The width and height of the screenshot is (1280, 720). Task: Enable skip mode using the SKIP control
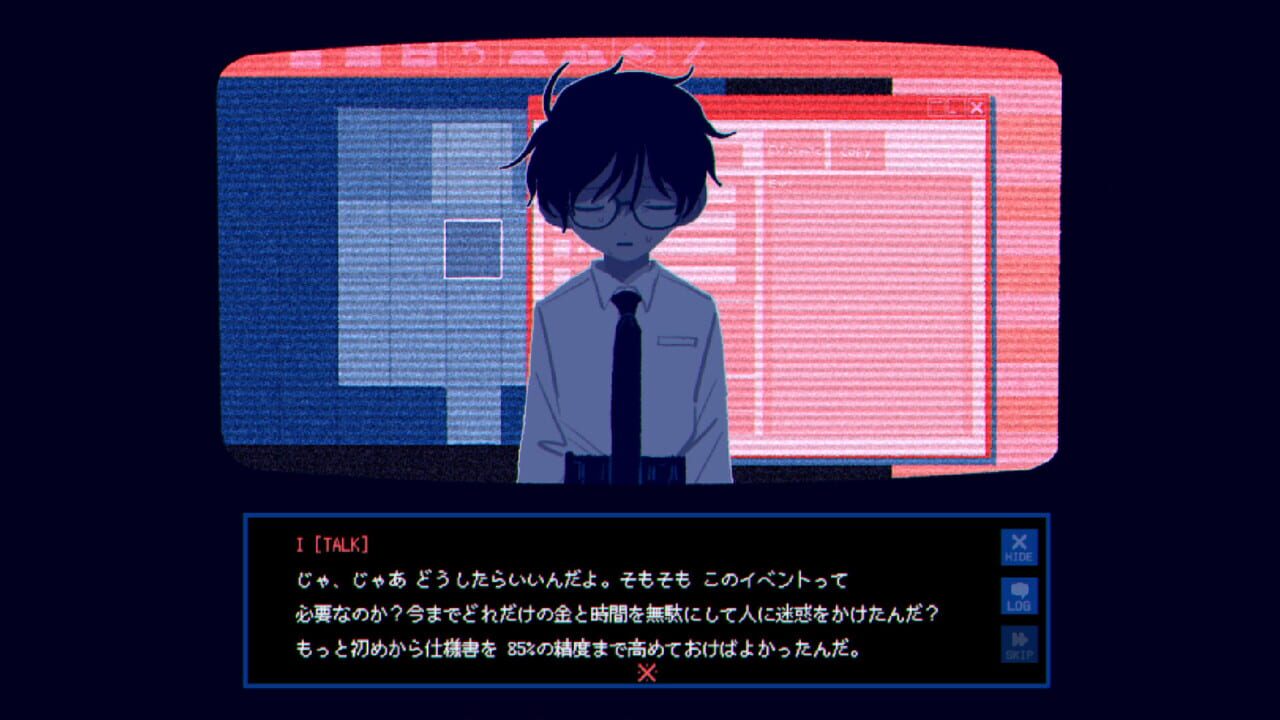(x=1017, y=645)
